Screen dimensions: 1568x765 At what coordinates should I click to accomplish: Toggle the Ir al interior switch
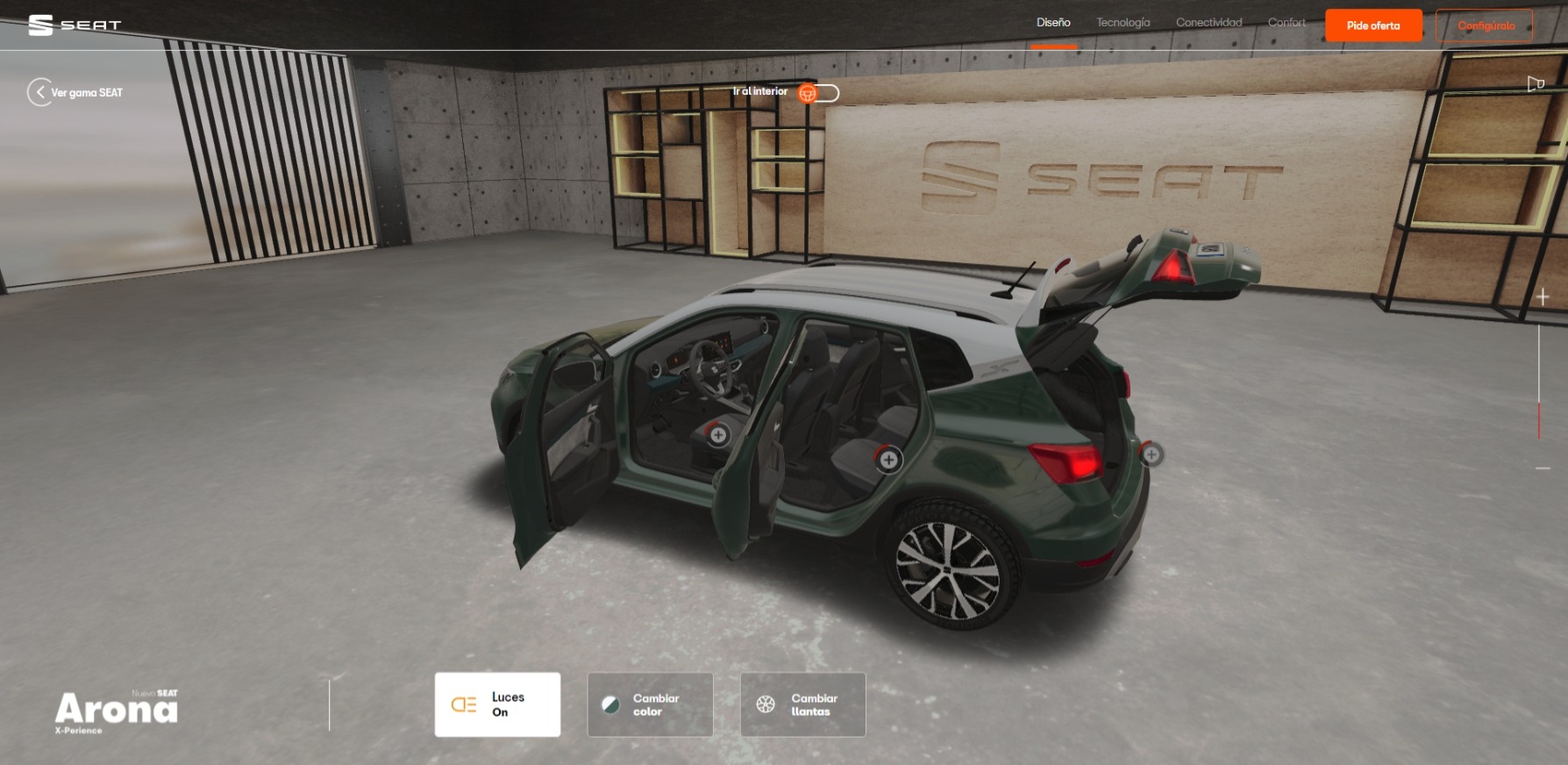[817, 93]
